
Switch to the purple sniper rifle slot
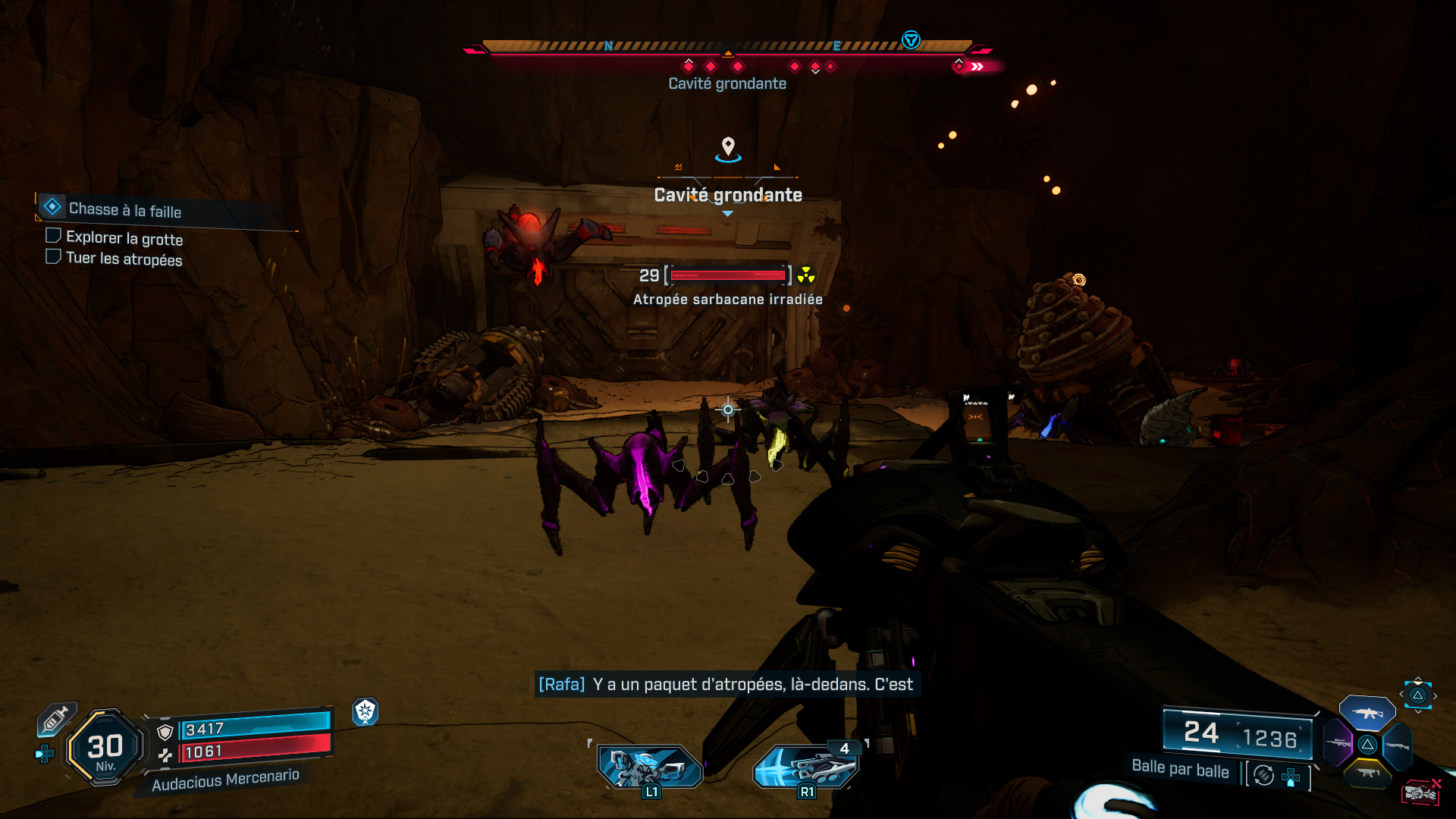point(1338,742)
